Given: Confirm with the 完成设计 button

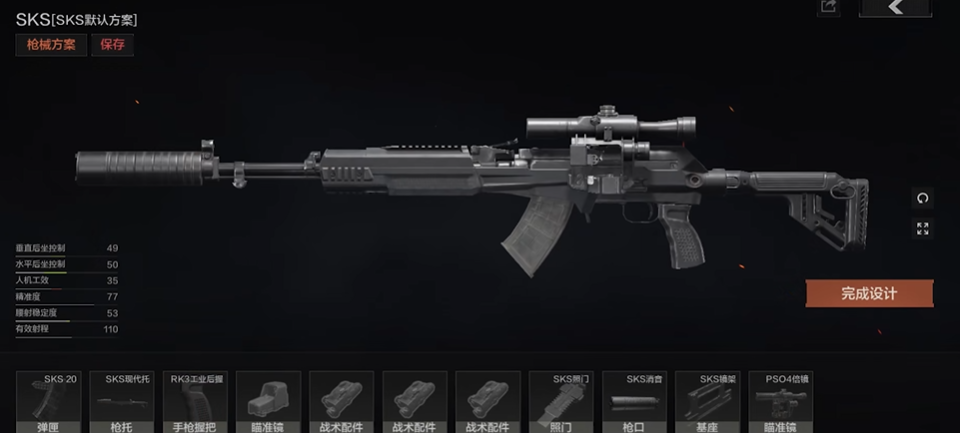Looking at the screenshot, I should pos(868,293).
